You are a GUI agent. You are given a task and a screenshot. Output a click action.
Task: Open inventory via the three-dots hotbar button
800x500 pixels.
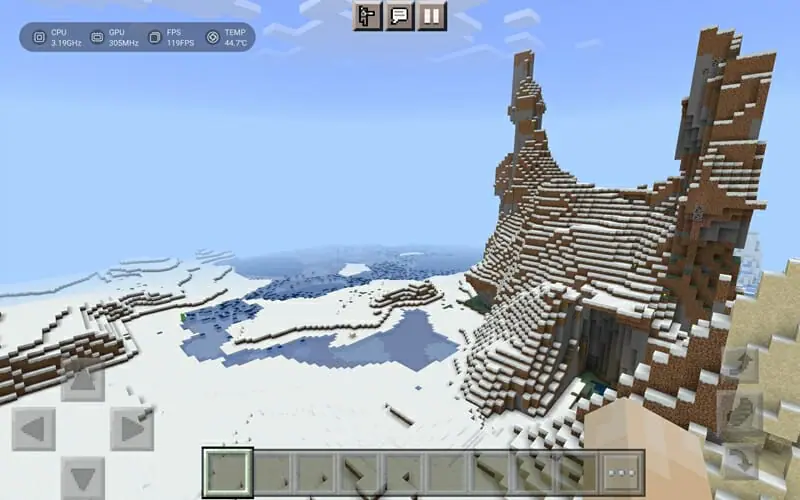[622, 472]
